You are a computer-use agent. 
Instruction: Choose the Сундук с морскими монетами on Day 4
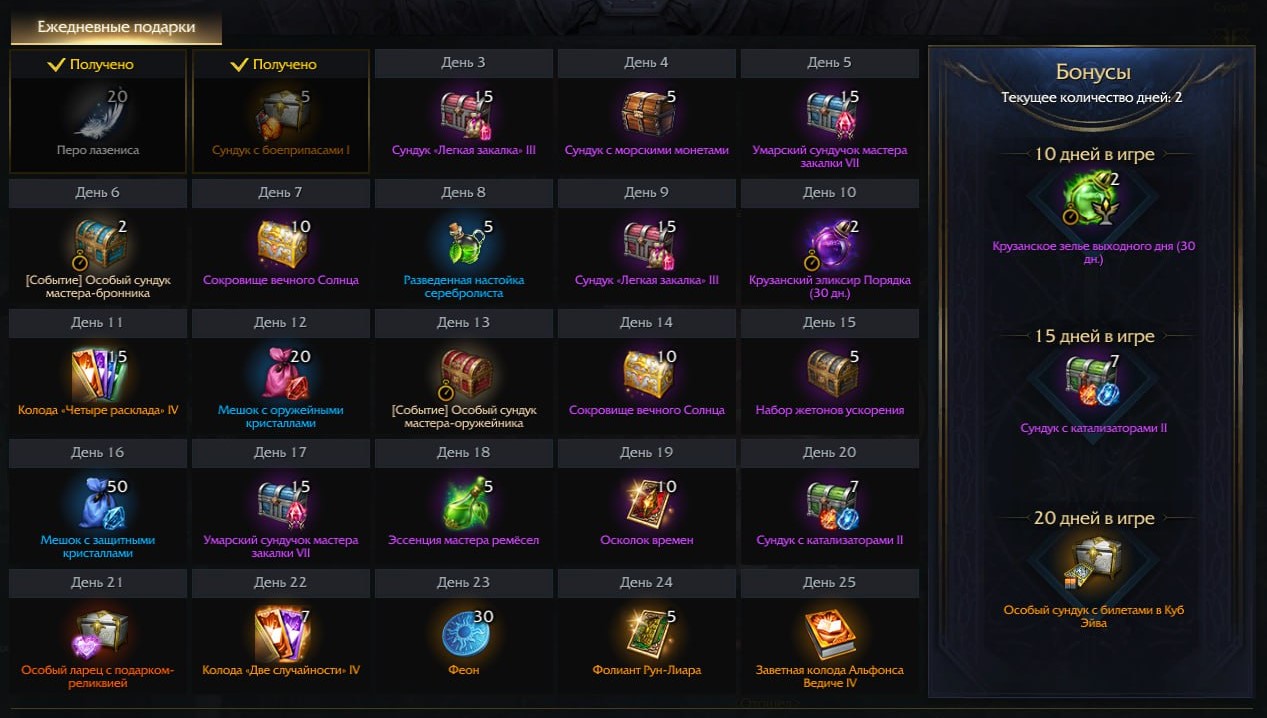647,113
